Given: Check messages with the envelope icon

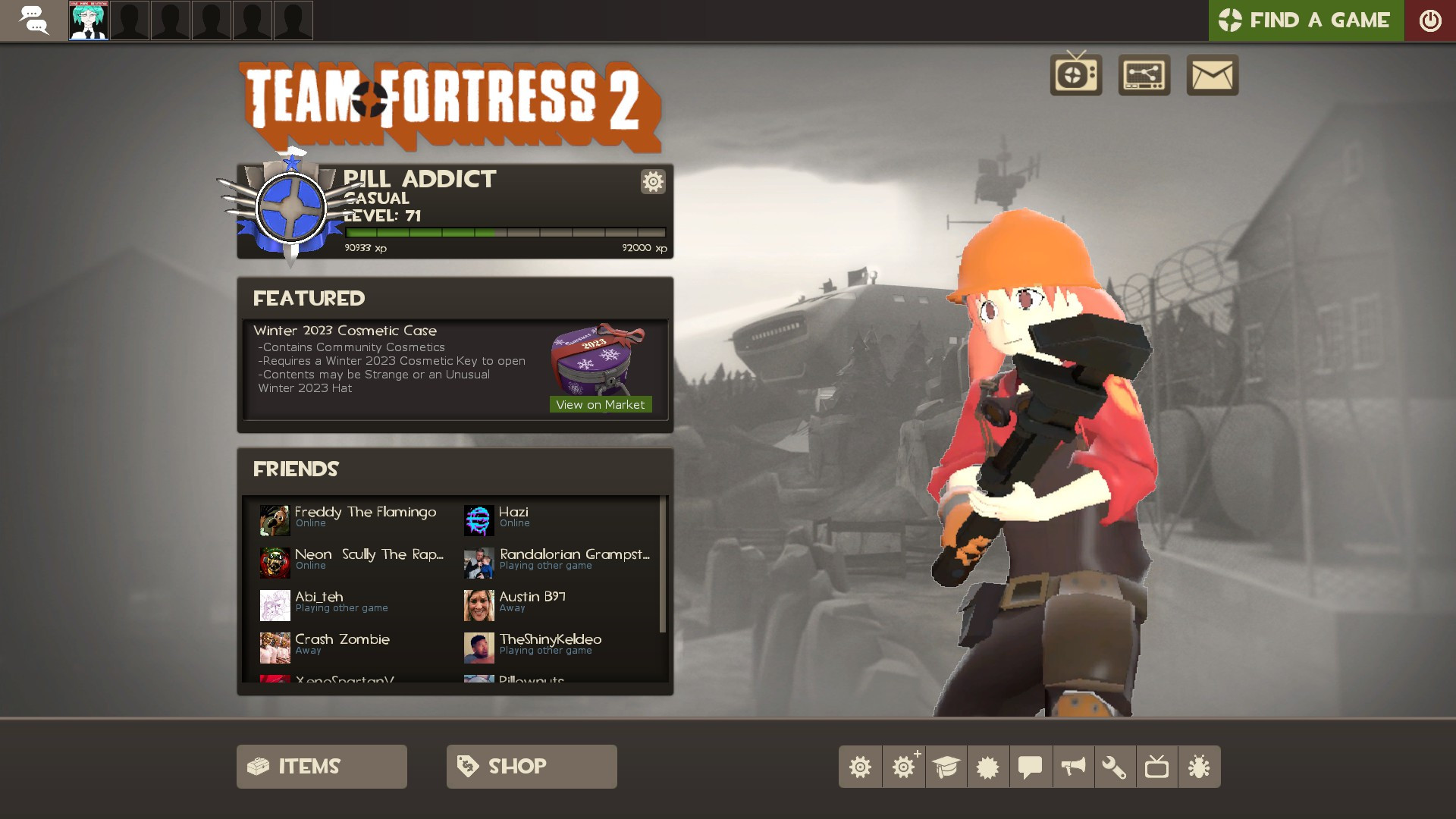Looking at the screenshot, I should [1212, 75].
